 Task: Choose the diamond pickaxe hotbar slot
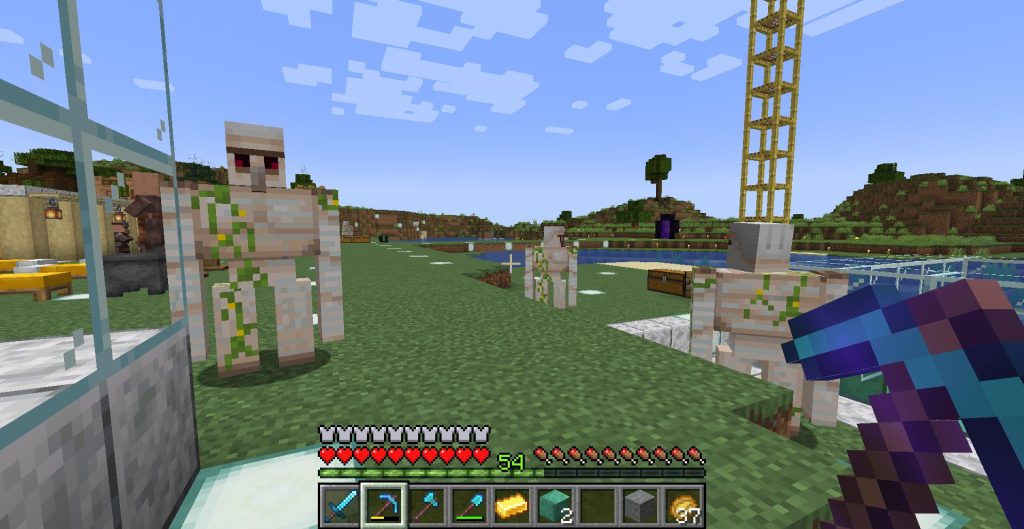[383, 505]
